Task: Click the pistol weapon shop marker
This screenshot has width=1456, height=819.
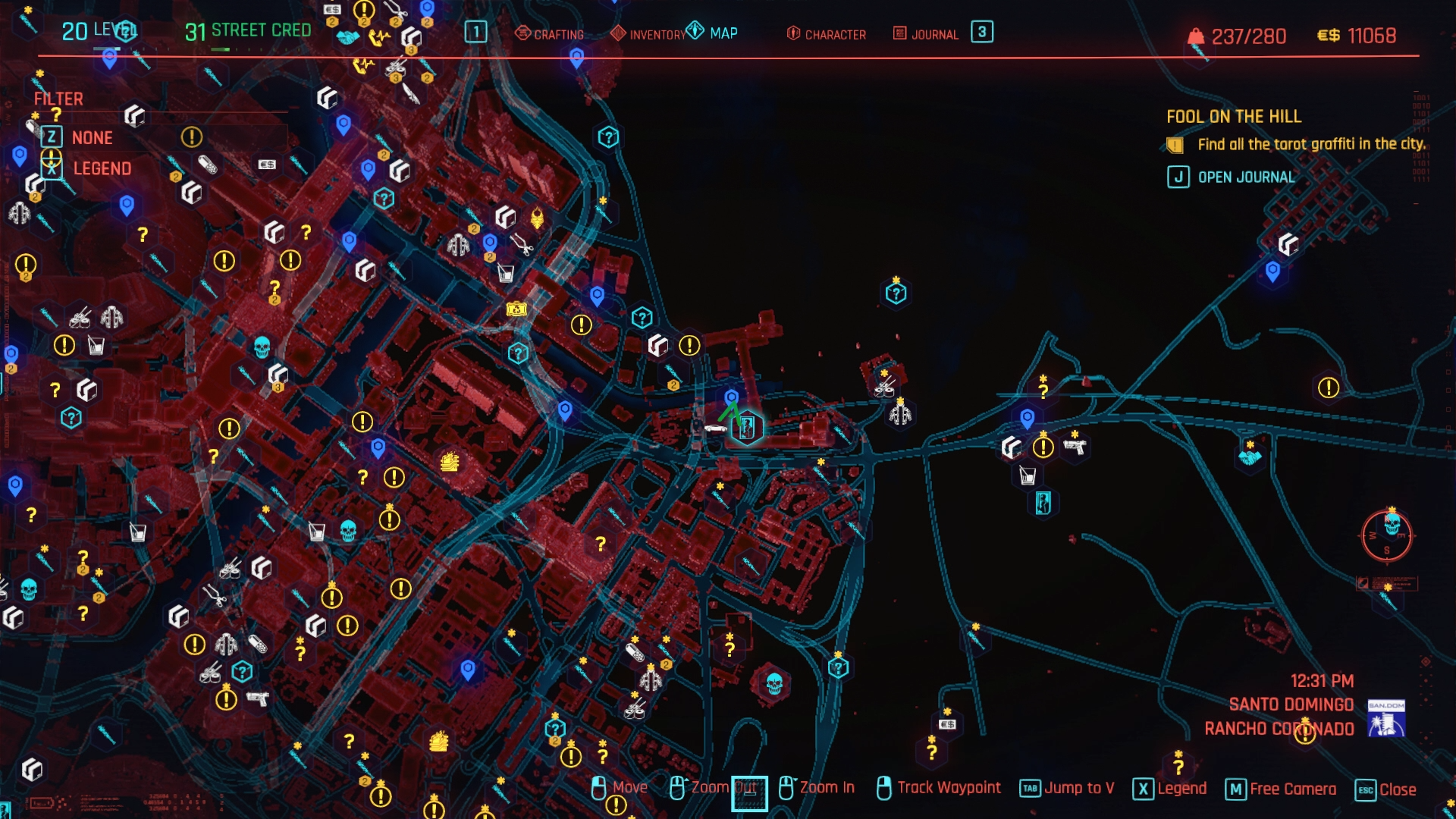Action: point(1075,447)
